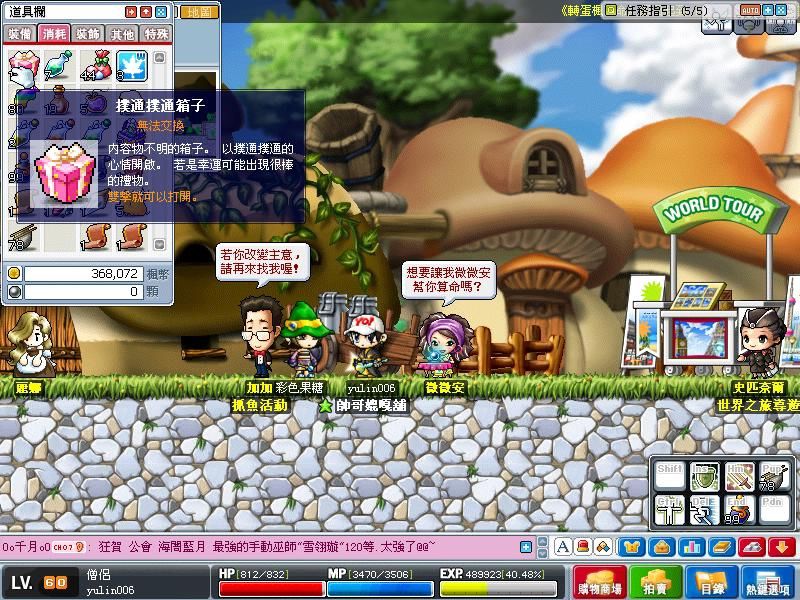
Task: Click the pink gift box inventory slot
Action: coord(22,66)
